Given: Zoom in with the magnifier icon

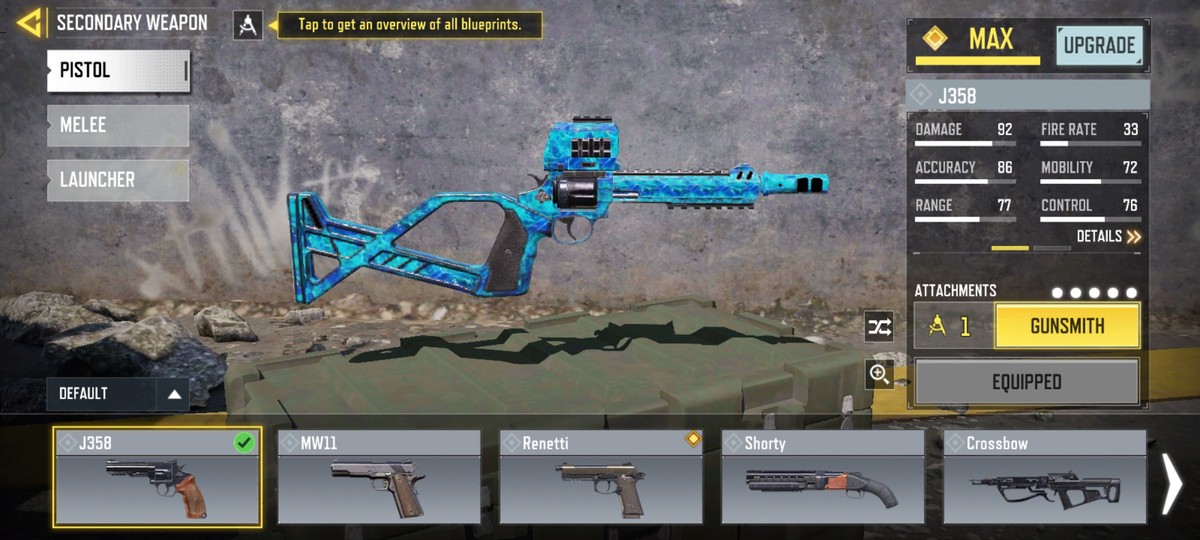Looking at the screenshot, I should coord(879,374).
